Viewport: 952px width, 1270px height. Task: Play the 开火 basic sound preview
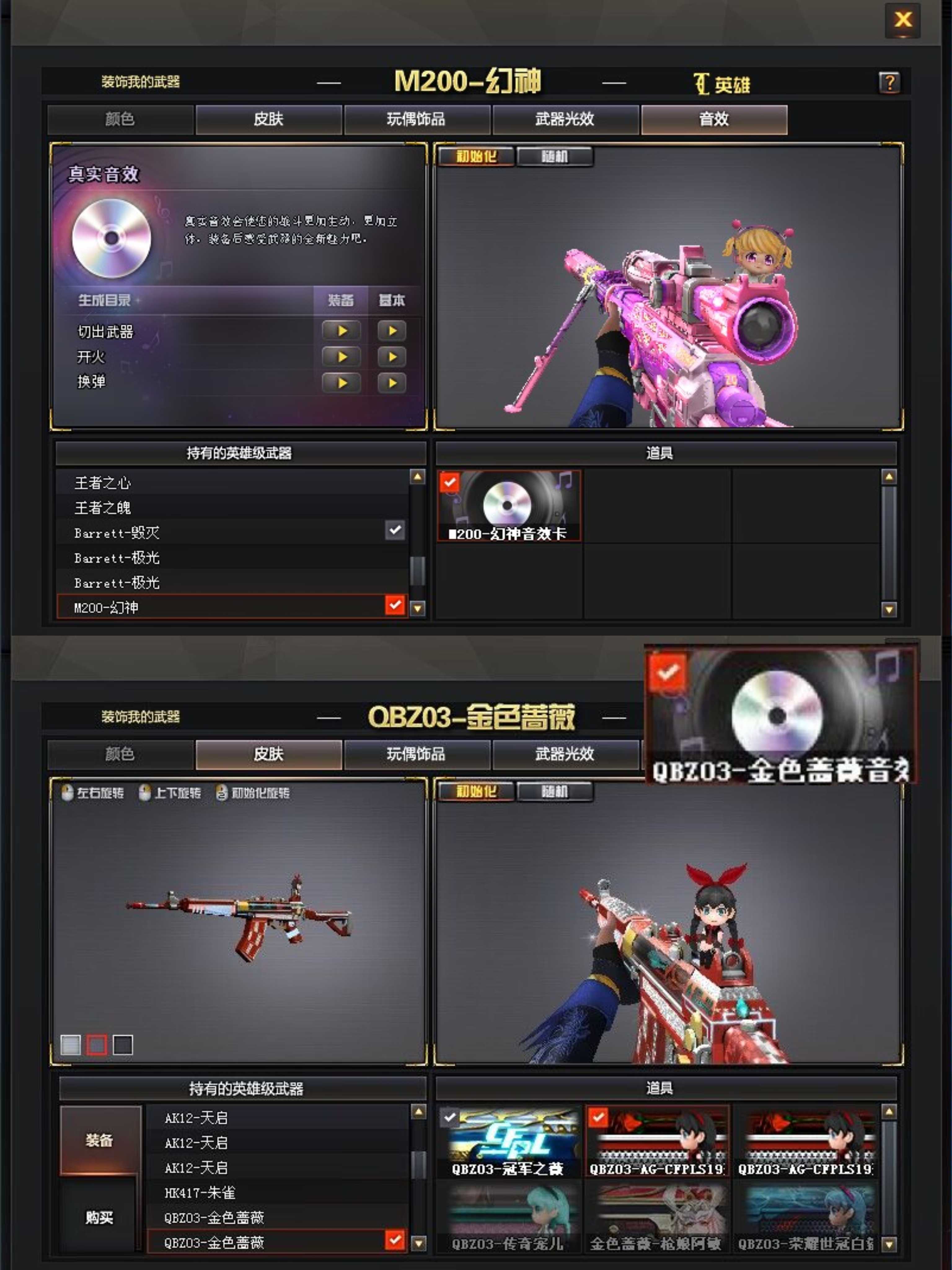pos(392,357)
